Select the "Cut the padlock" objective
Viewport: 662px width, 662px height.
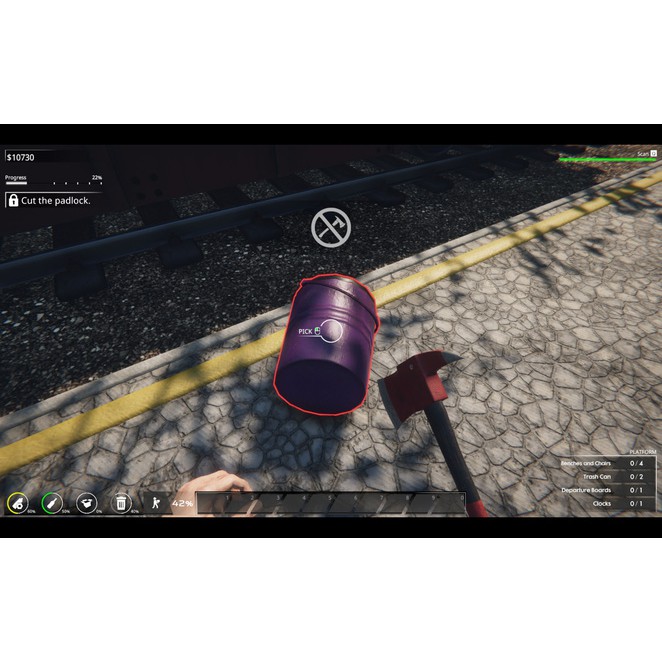pos(48,200)
